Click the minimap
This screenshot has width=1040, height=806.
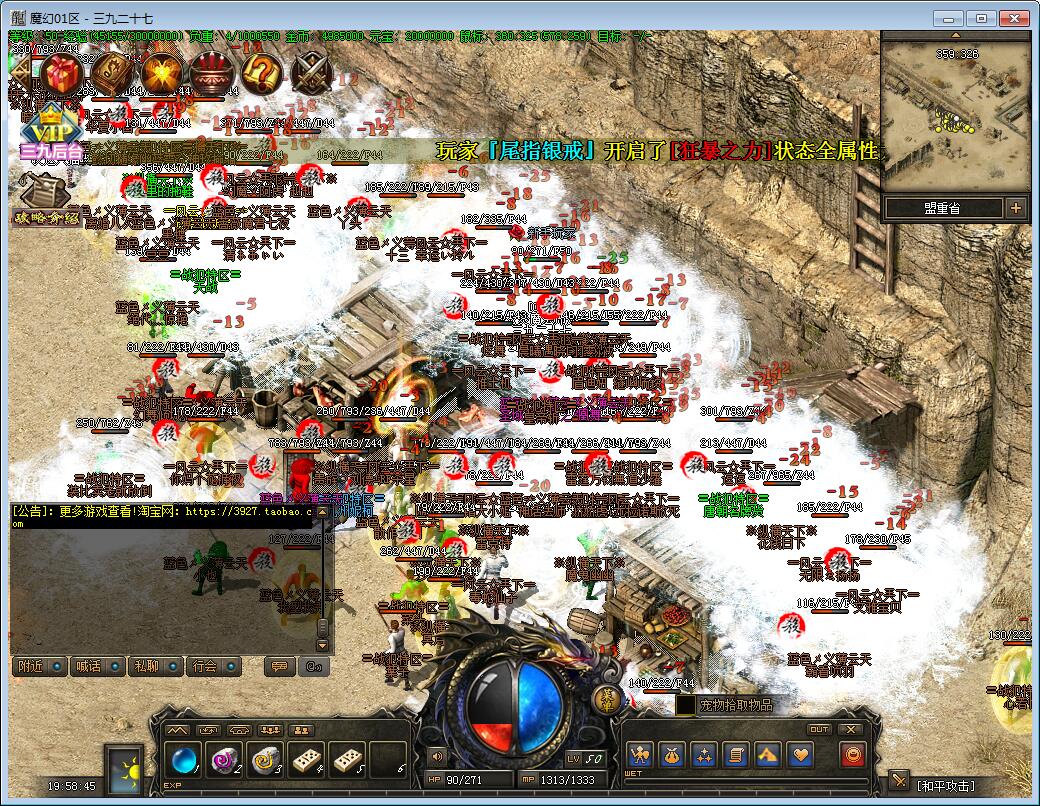[955, 112]
